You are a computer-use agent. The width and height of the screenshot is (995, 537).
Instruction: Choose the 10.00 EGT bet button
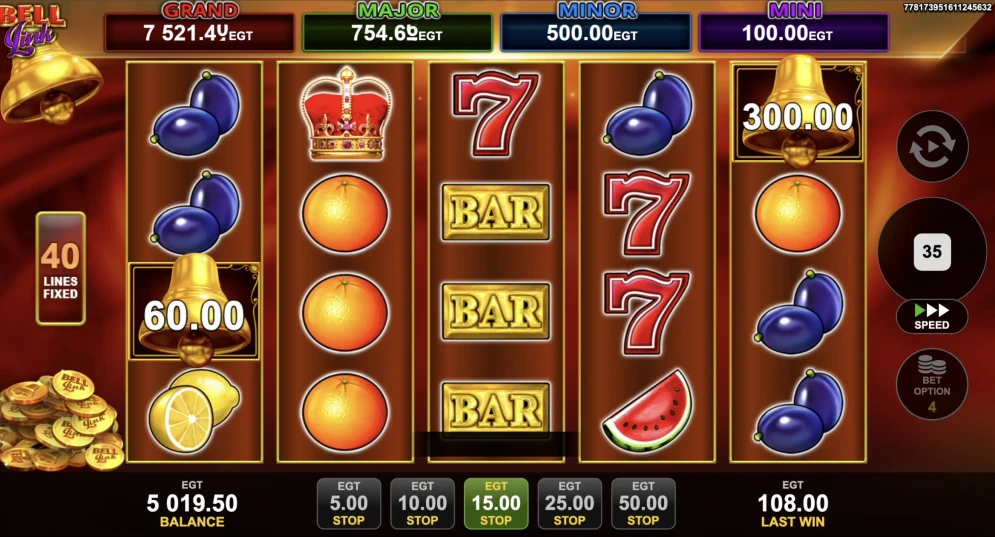click(422, 503)
